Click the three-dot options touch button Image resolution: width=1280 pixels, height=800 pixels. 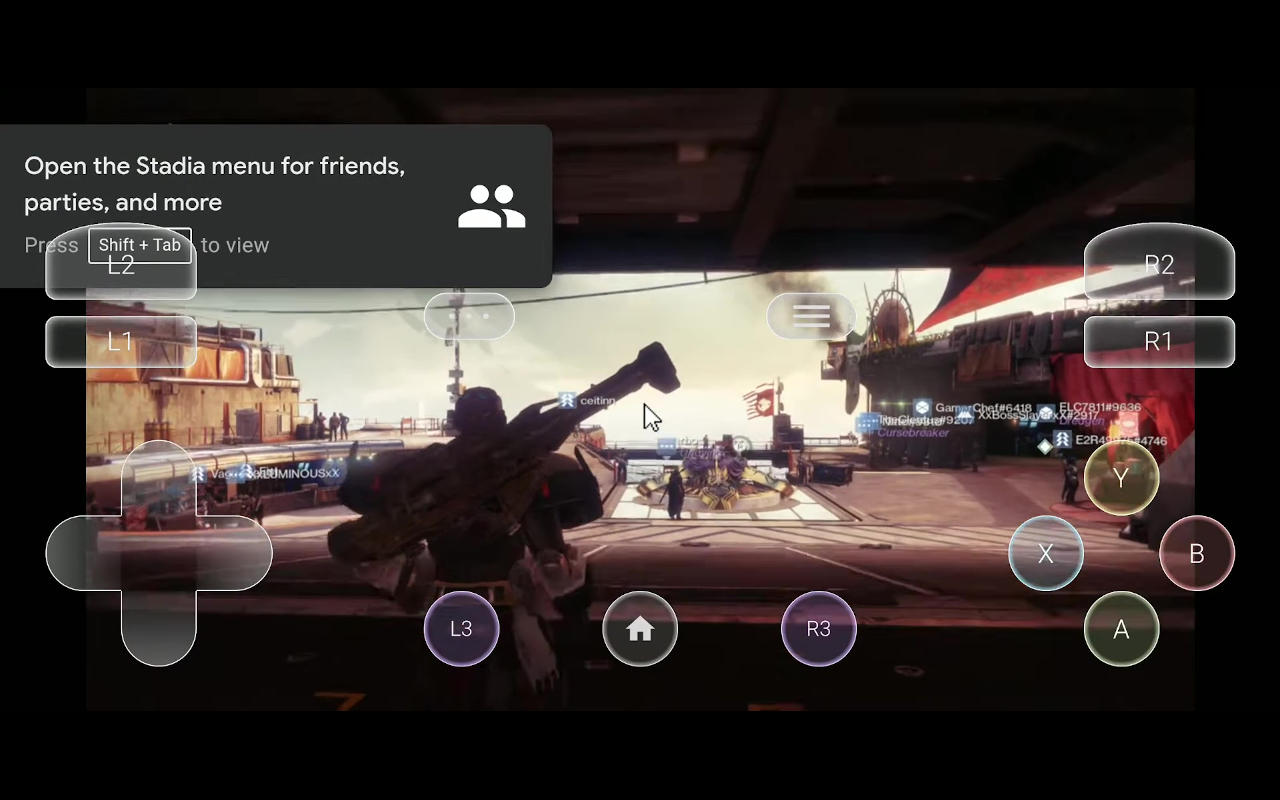coord(469,316)
